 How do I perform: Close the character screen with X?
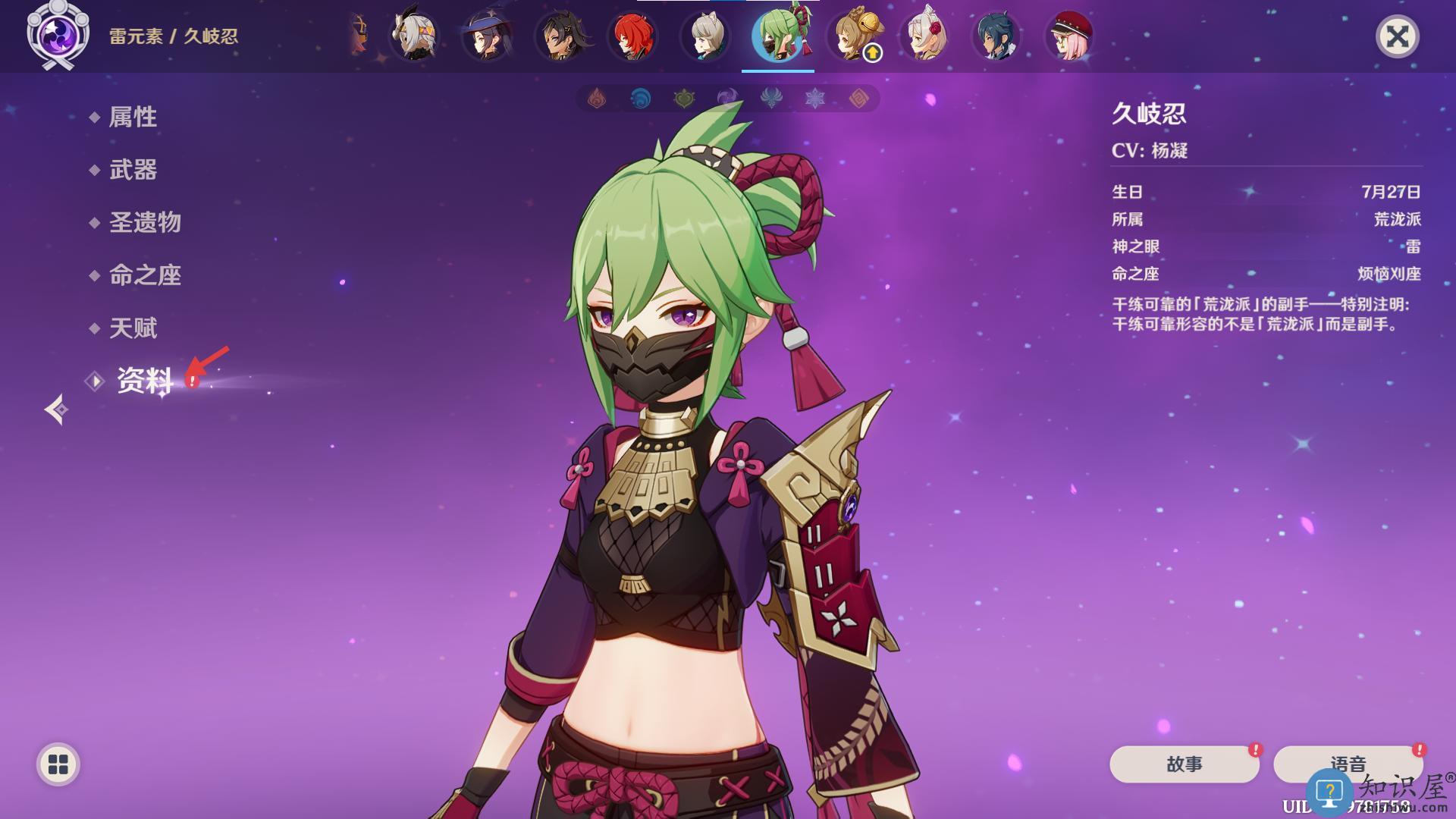(x=1397, y=36)
